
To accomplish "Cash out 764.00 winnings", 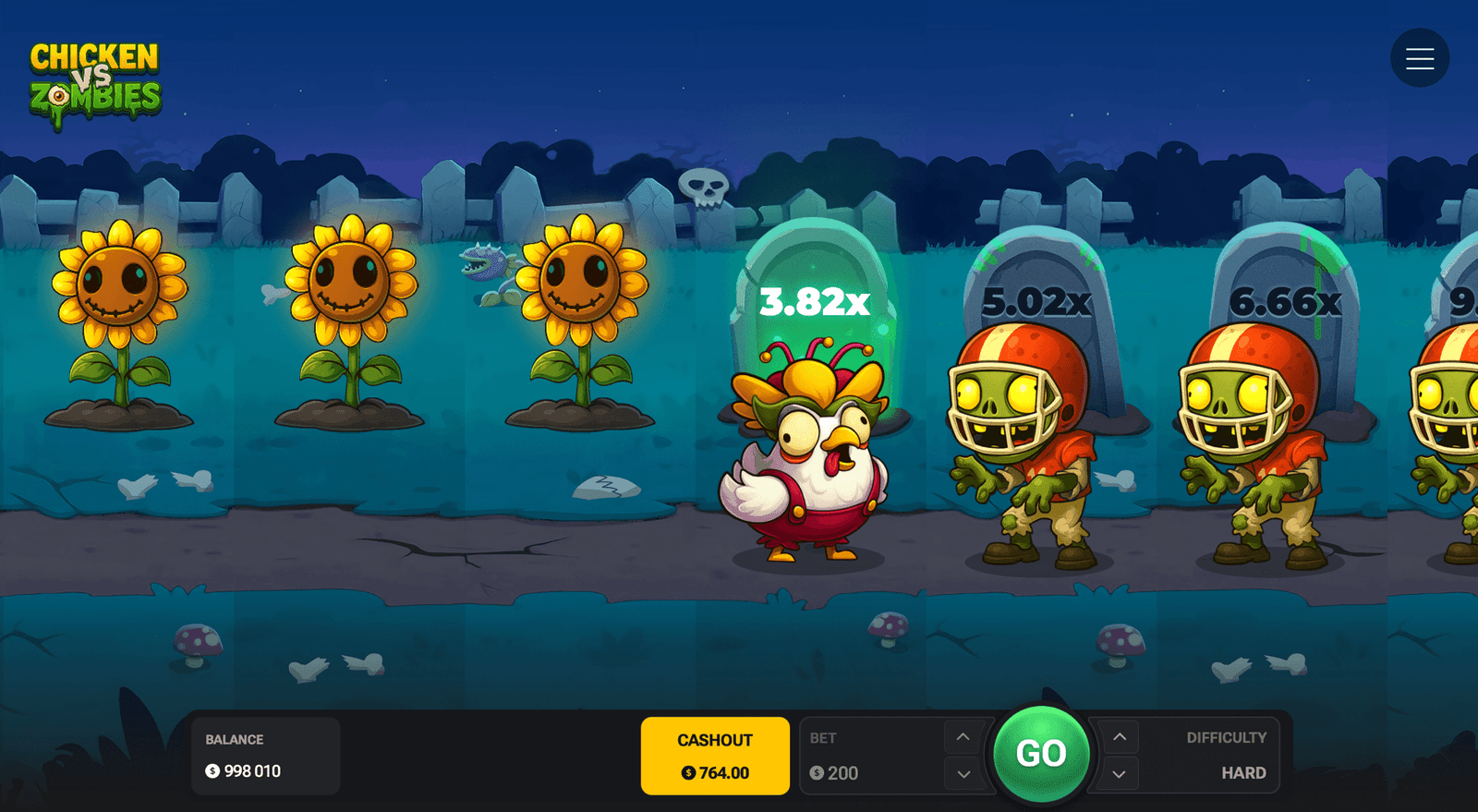I will pyautogui.click(x=714, y=755).
